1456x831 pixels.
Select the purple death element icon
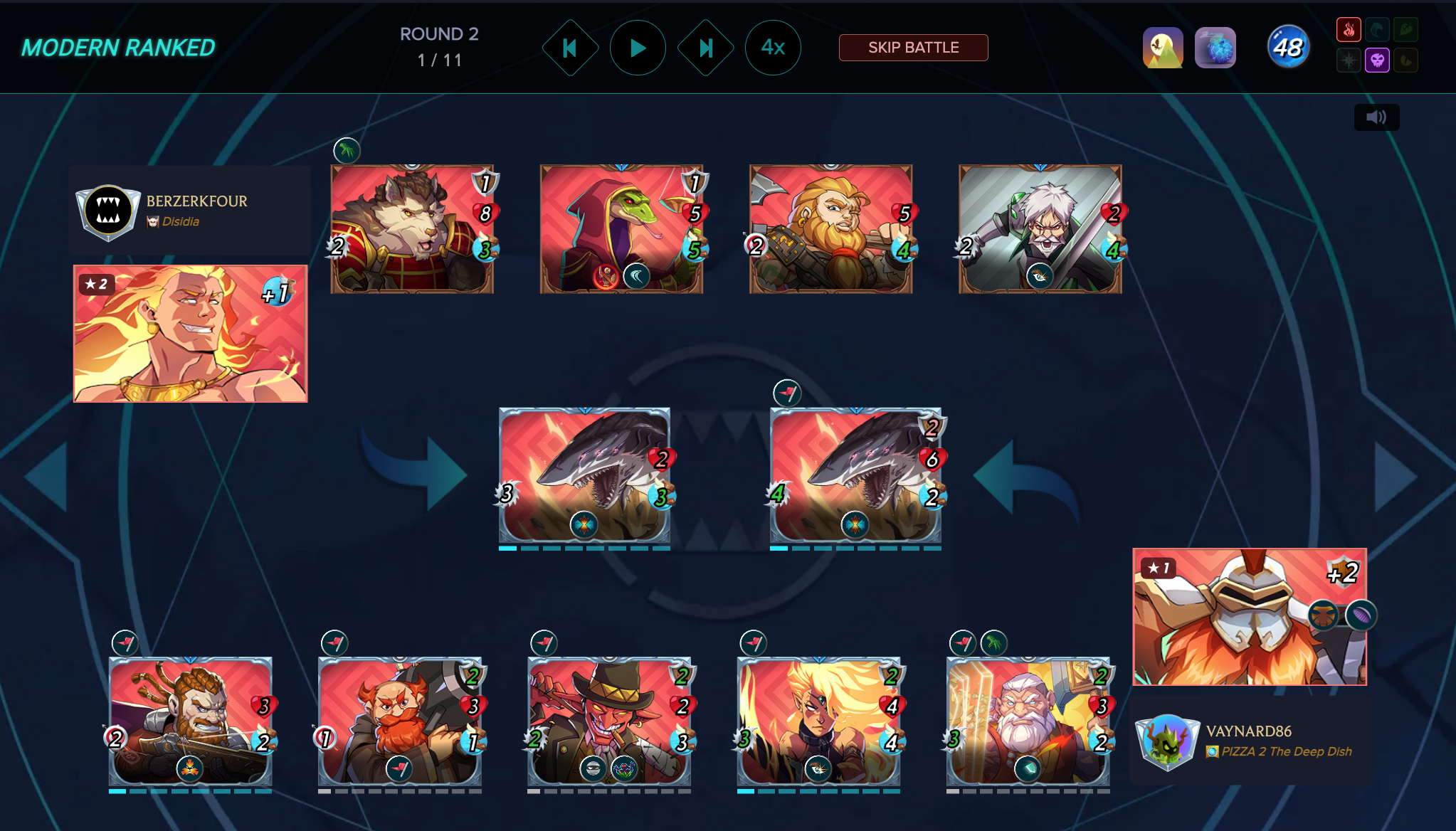pyautogui.click(x=1377, y=60)
